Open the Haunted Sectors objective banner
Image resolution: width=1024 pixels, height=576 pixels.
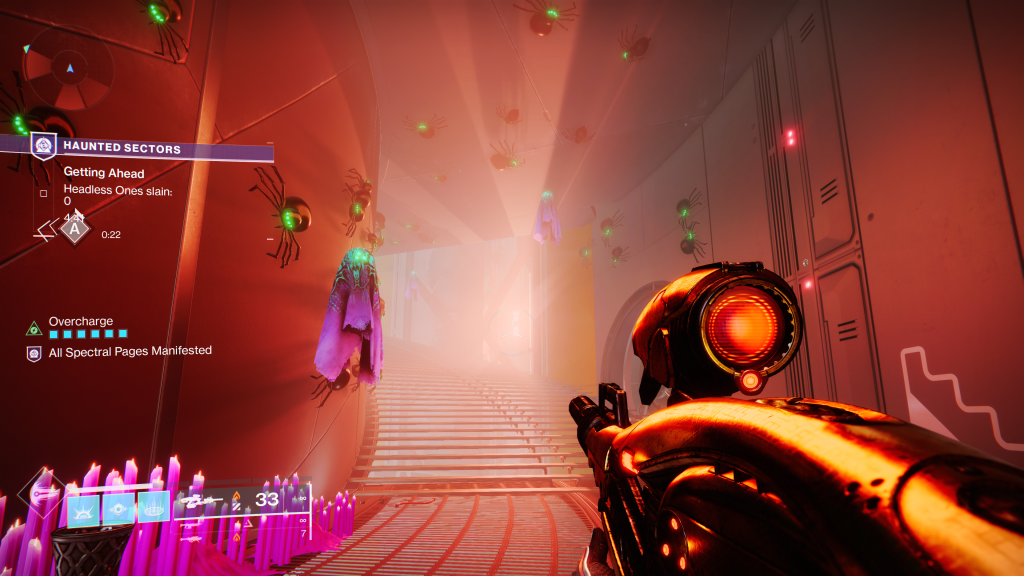(150, 148)
